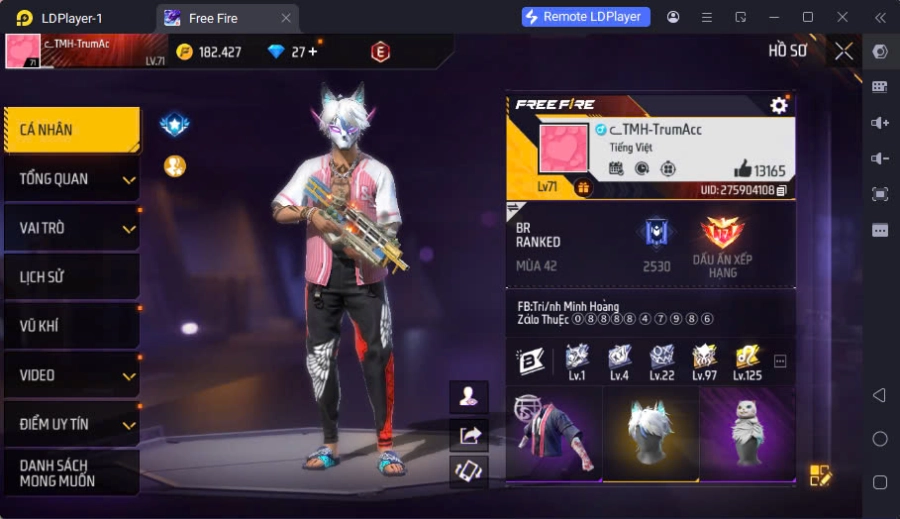The height and width of the screenshot is (519, 900).
Task: Open Danh Sách Mong Muốn wishlist
Action: tap(71, 473)
